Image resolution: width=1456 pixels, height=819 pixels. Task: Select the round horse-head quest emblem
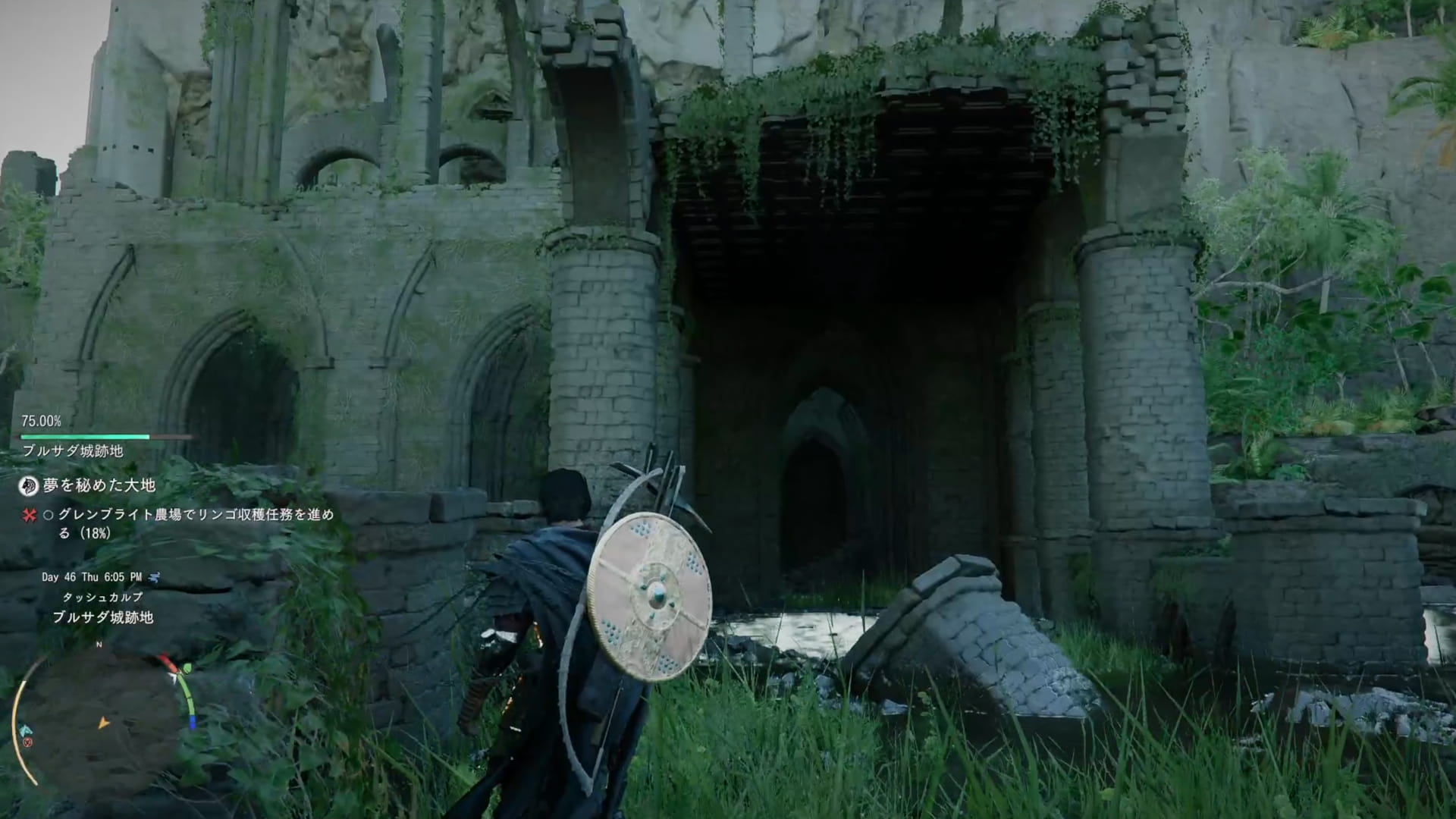coord(28,485)
